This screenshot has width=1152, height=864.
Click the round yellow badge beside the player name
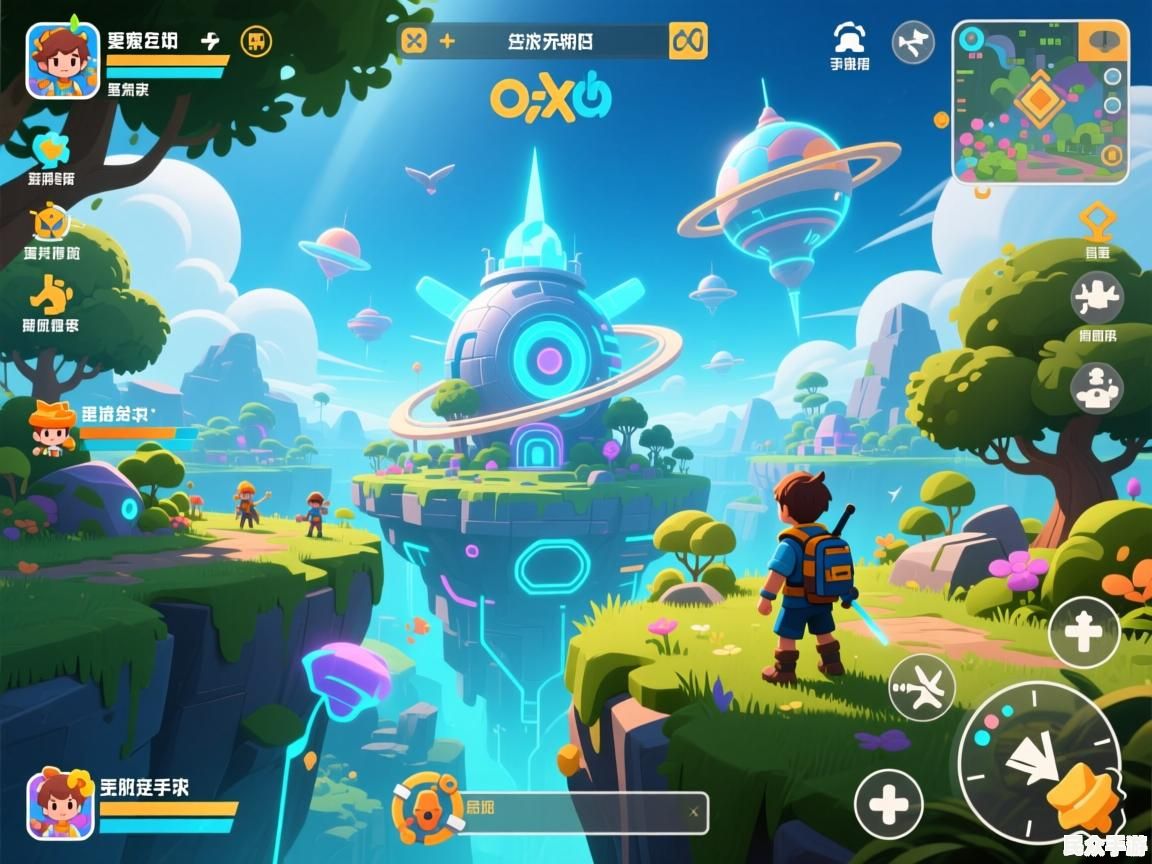coord(257,41)
